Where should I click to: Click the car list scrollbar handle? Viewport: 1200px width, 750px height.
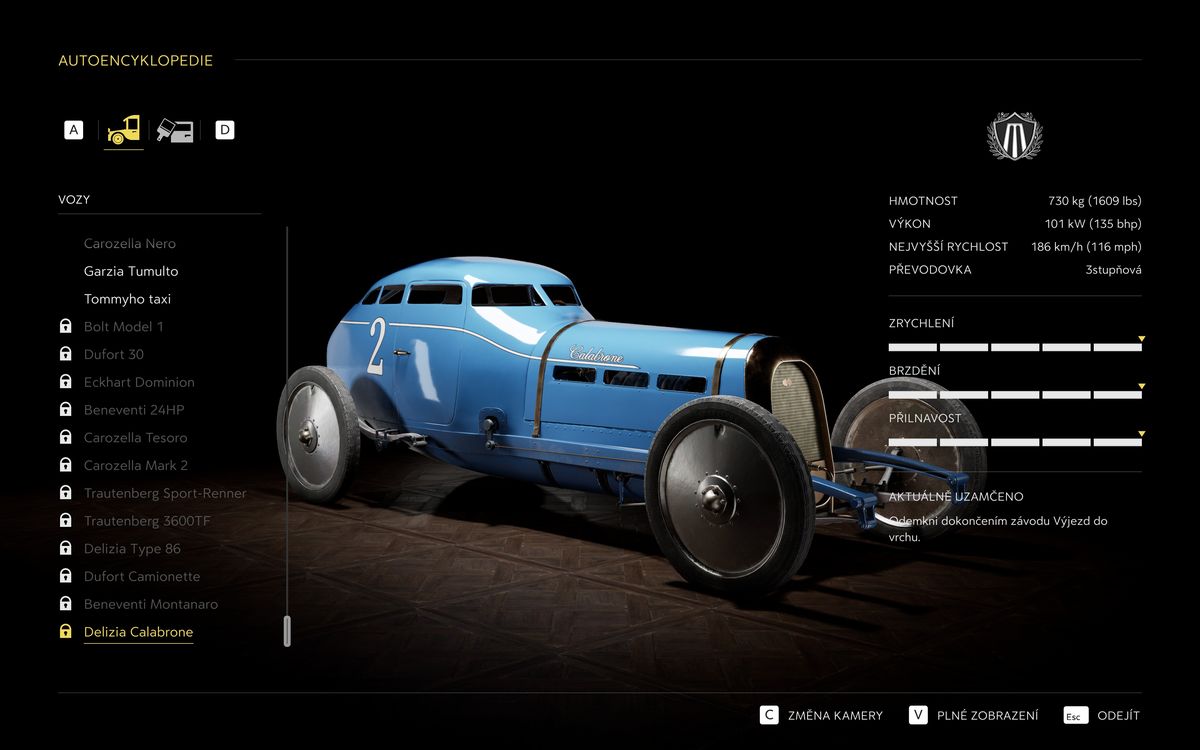tap(287, 631)
